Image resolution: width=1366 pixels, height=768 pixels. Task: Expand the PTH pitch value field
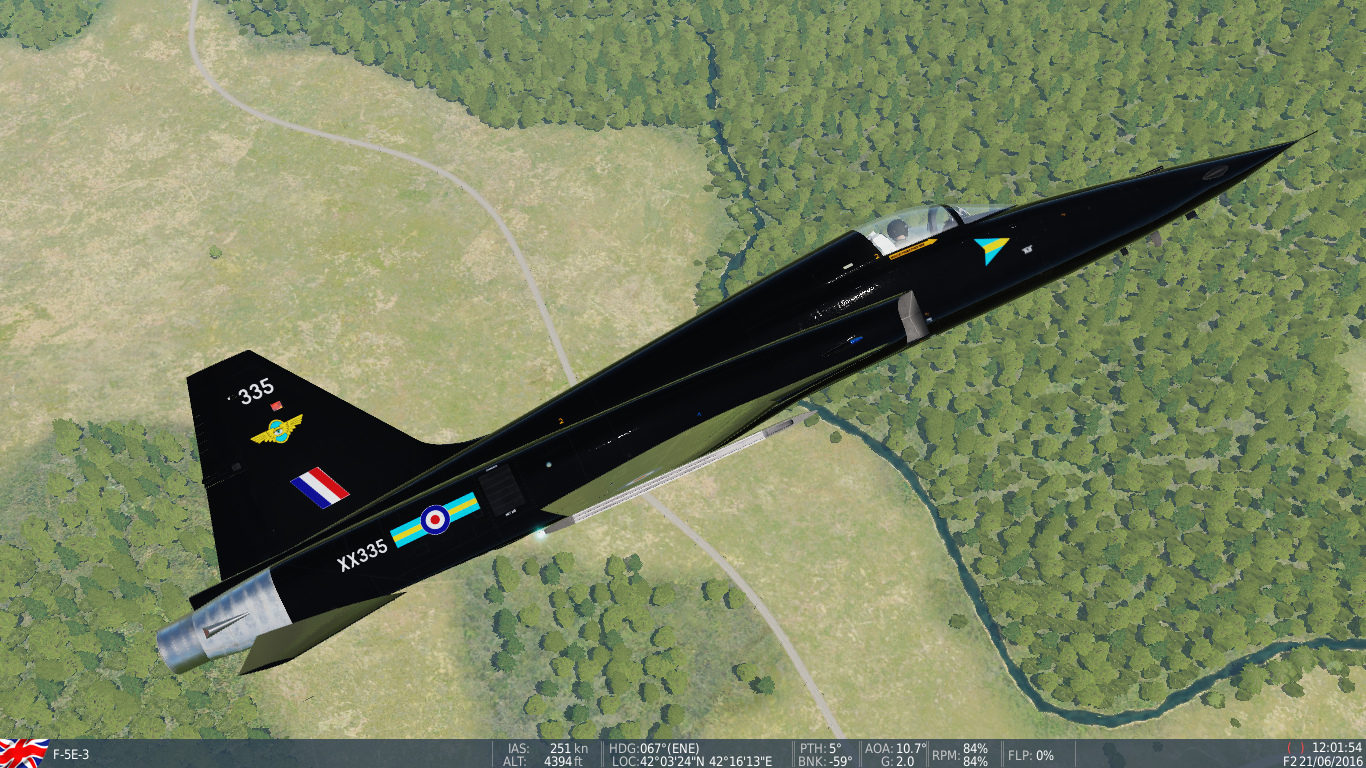(820, 745)
